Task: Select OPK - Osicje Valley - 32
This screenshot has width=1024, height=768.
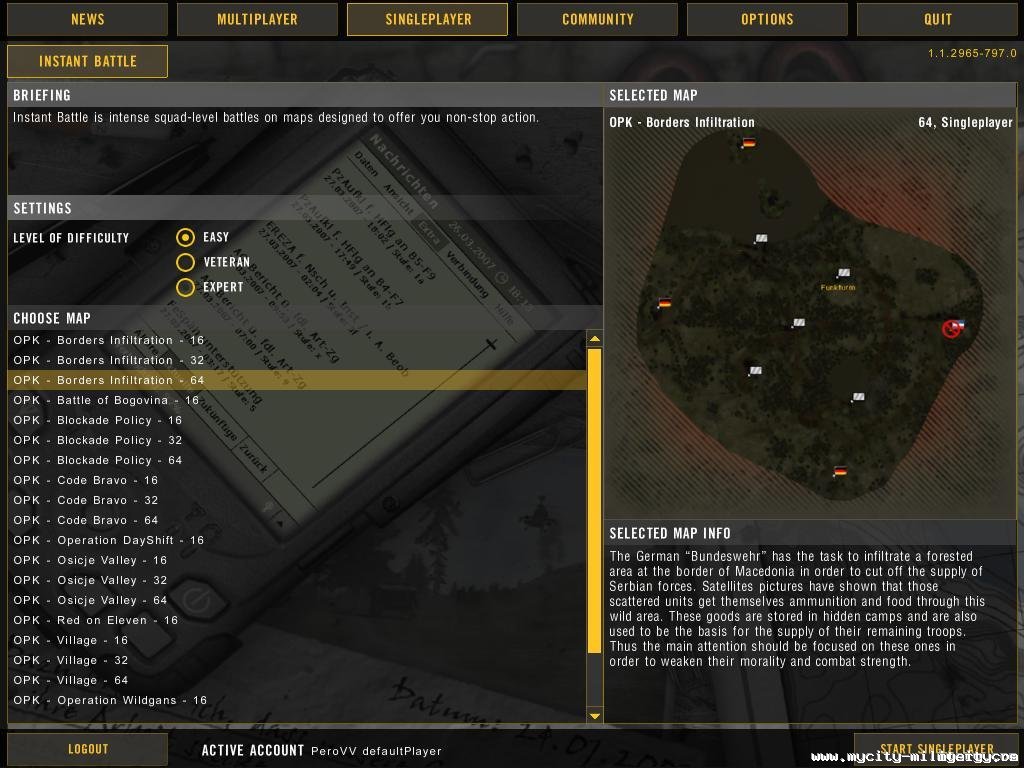Action: tap(90, 580)
